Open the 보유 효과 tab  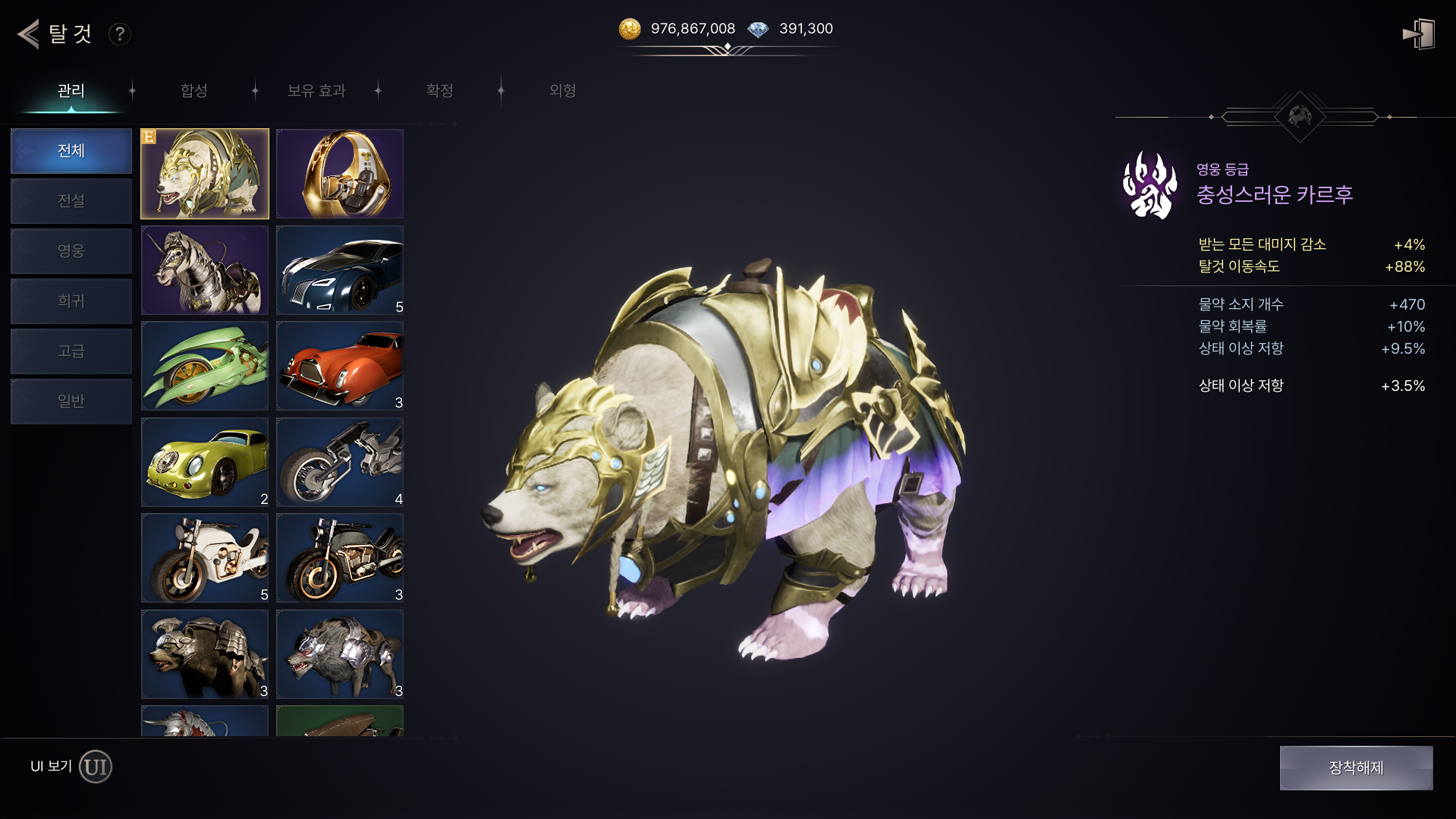[x=316, y=90]
